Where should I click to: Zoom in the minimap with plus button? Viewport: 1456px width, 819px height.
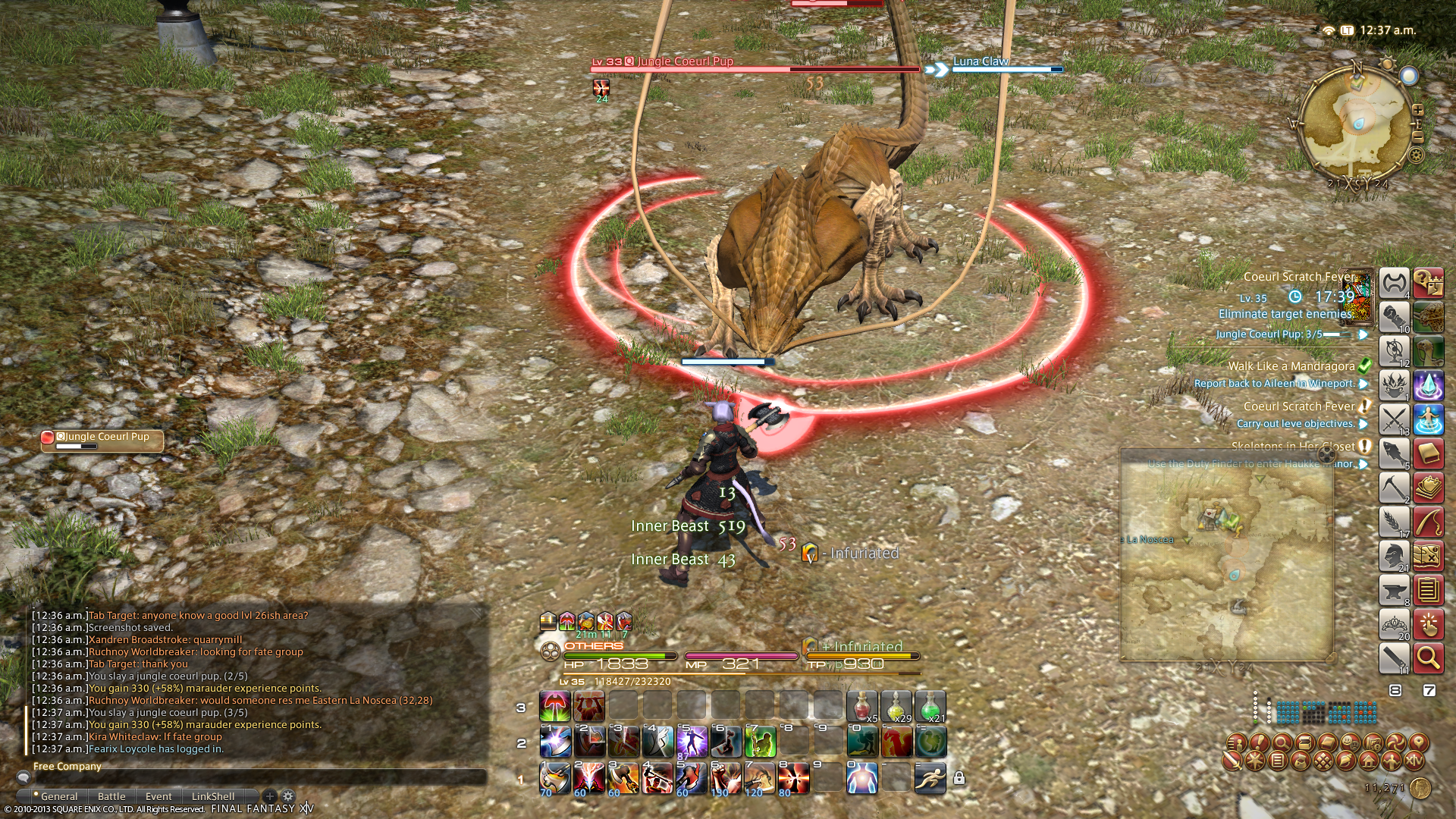click(x=1417, y=111)
